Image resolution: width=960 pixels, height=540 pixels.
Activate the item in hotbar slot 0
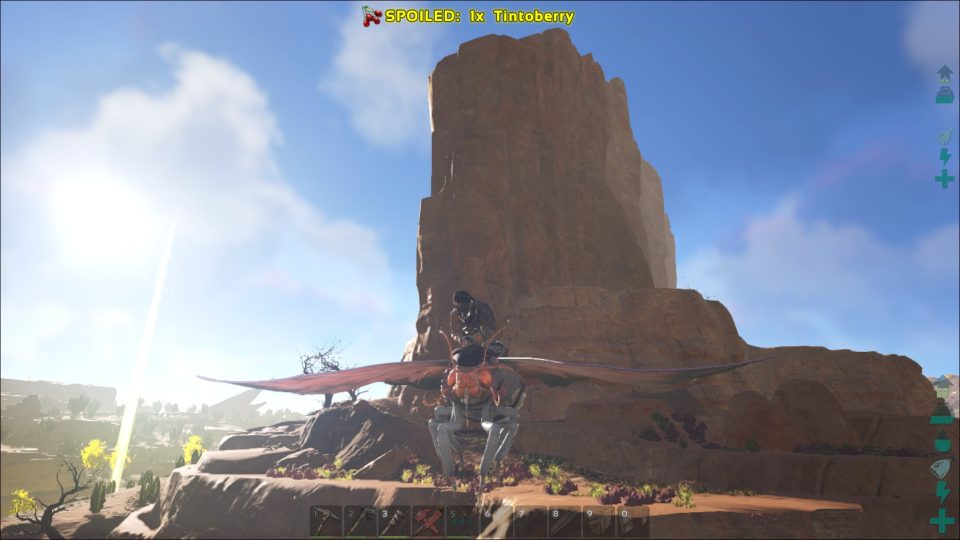pos(633,522)
